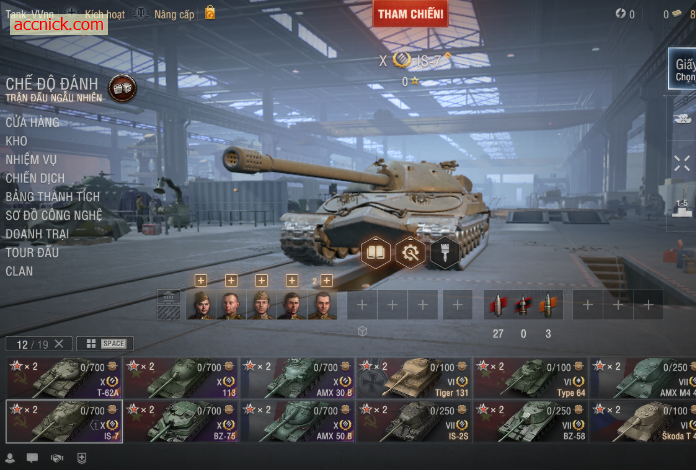The height and width of the screenshot is (470, 696).
Task: Open the CỬA HÀNG store menu
Action: tap(32, 122)
